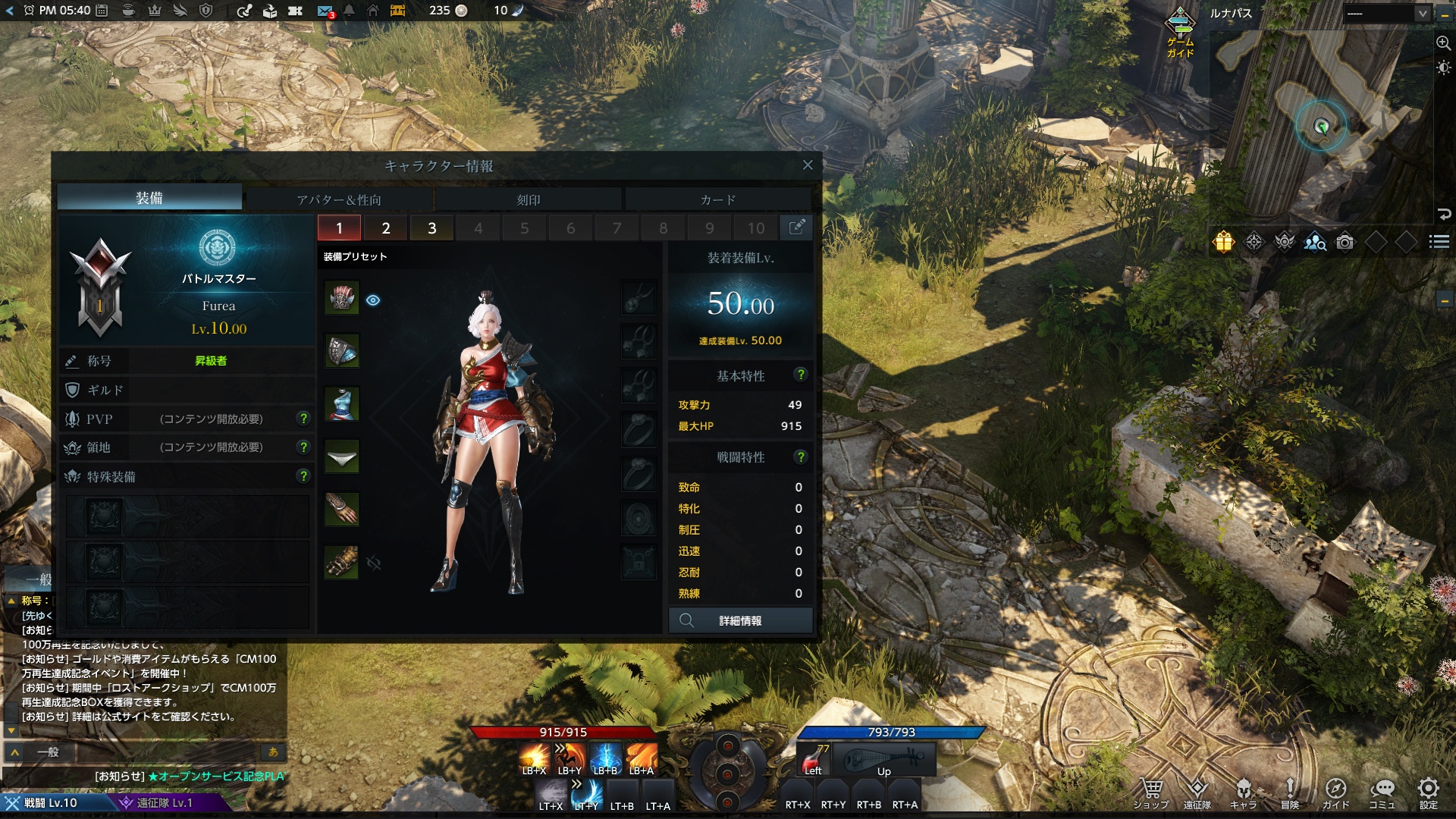Expand the 戦闘特性 help question mark
1456x819 pixels.
tap(802, 457)
